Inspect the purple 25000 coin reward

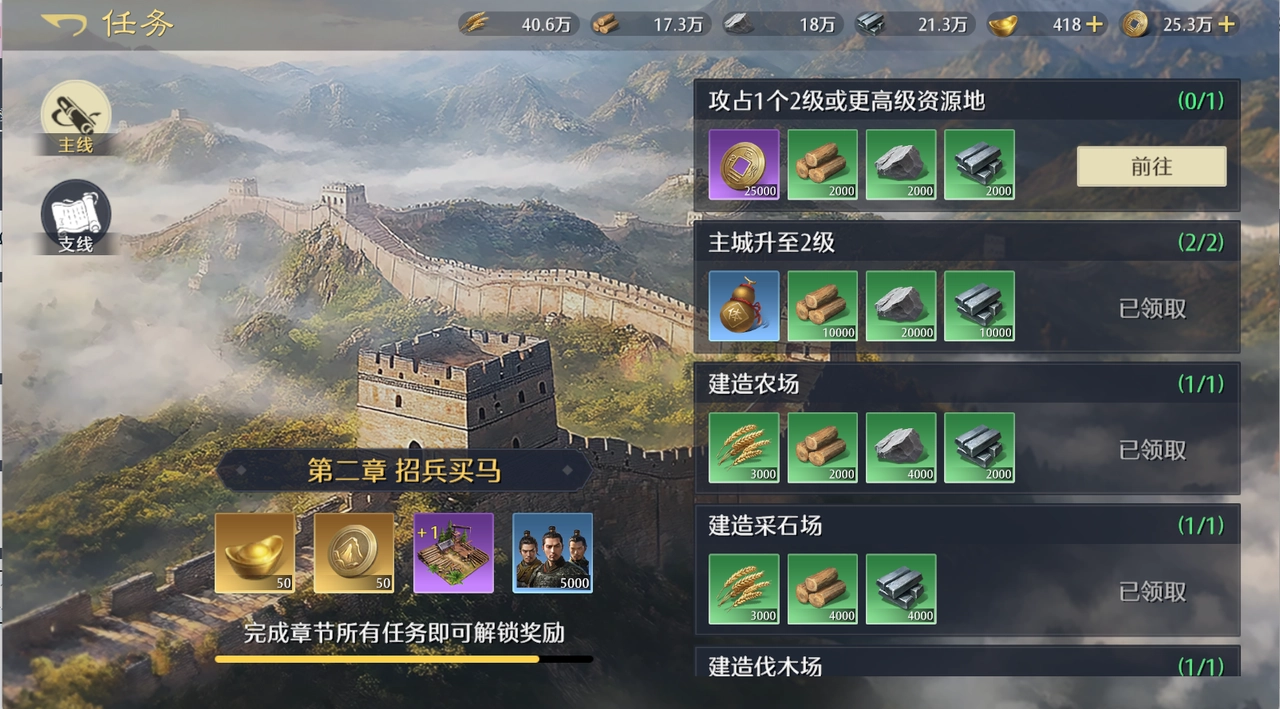(x=743, y=165)
